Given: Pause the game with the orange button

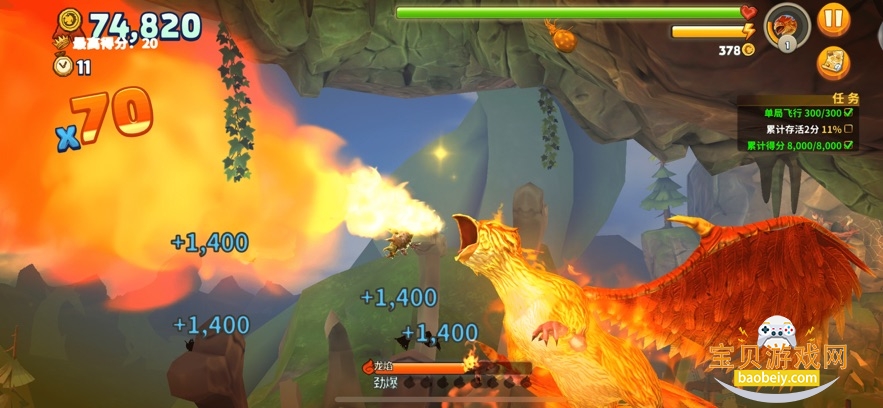Looking at the screenshot, I should [832, 18].
